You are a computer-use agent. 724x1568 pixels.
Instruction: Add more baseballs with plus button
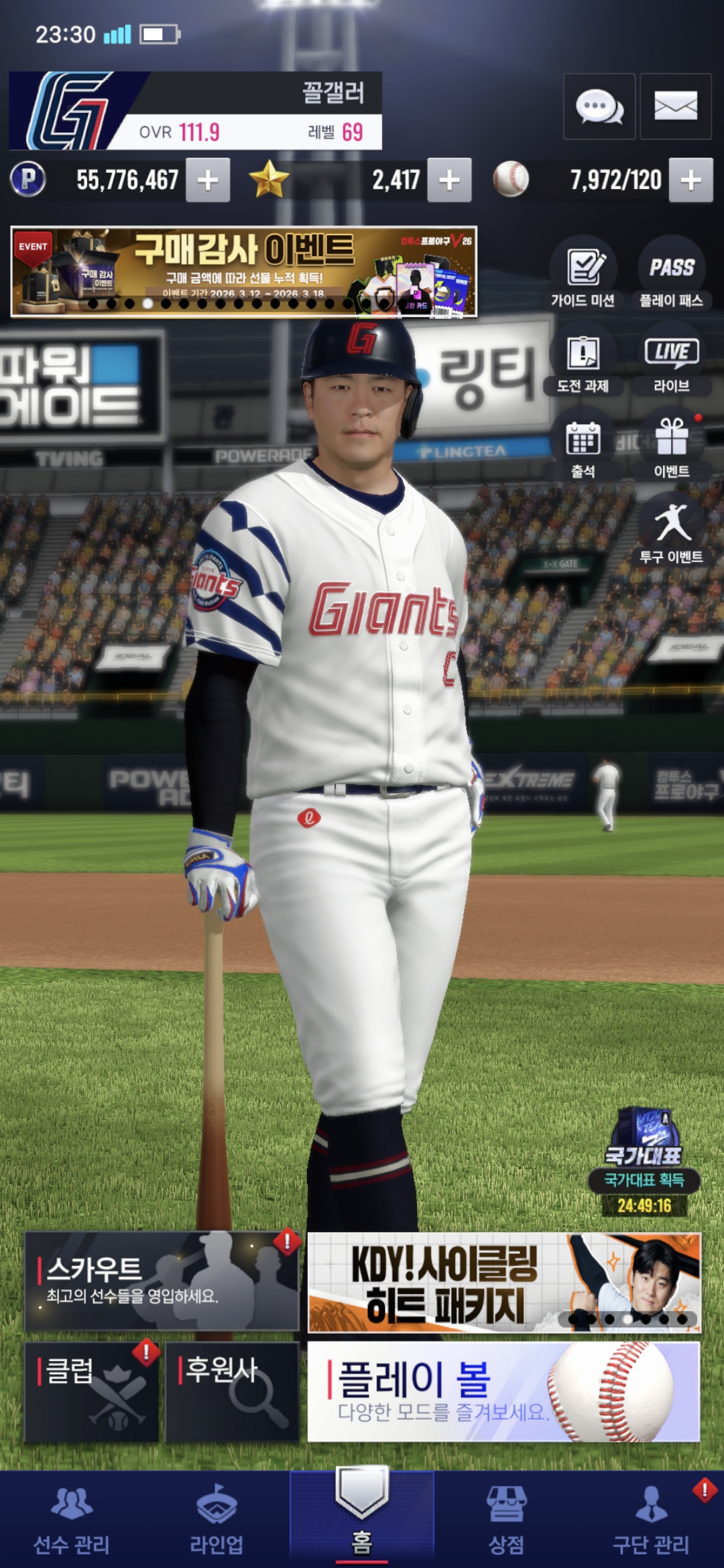point(690,180)
